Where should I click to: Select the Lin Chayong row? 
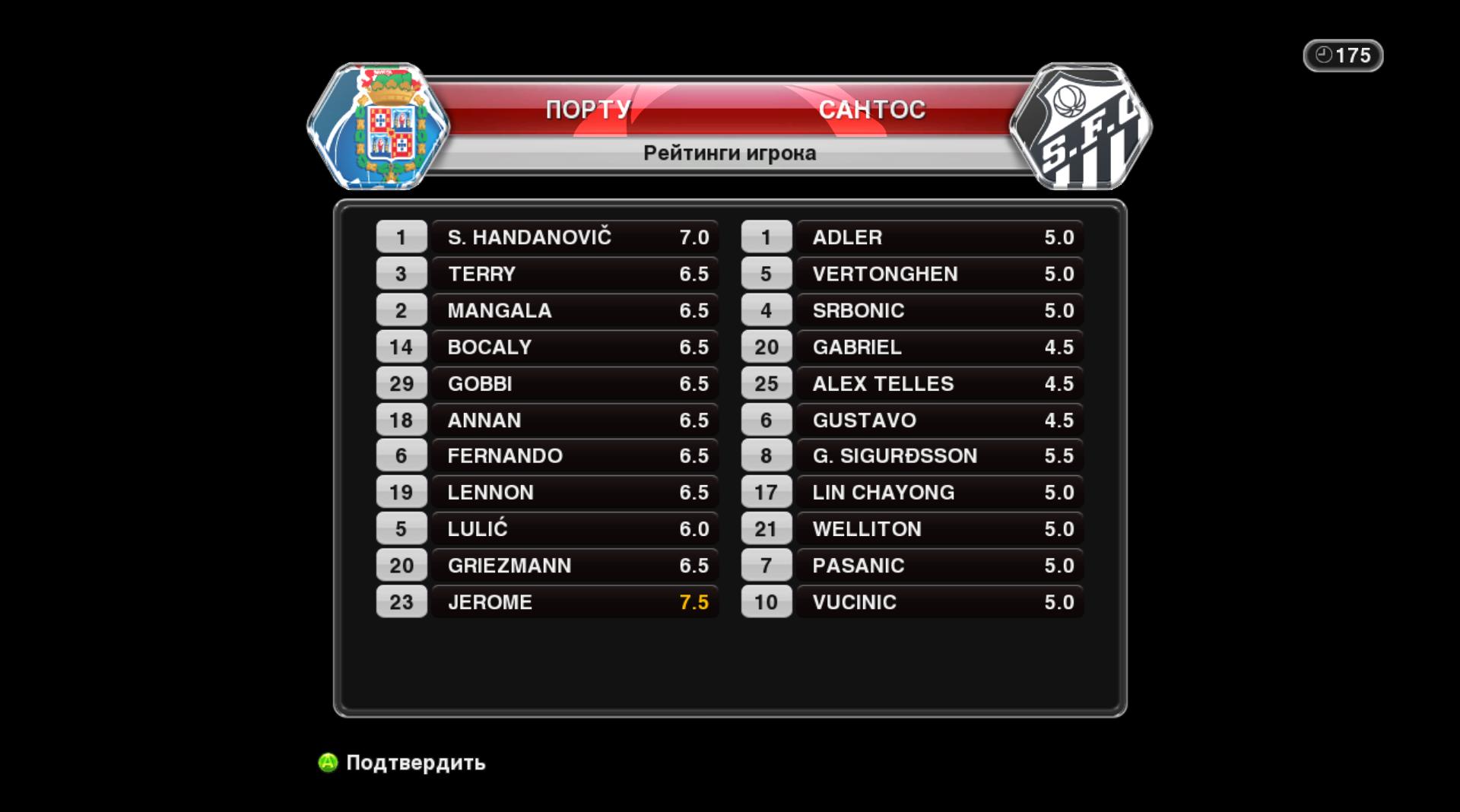point(940,492)
